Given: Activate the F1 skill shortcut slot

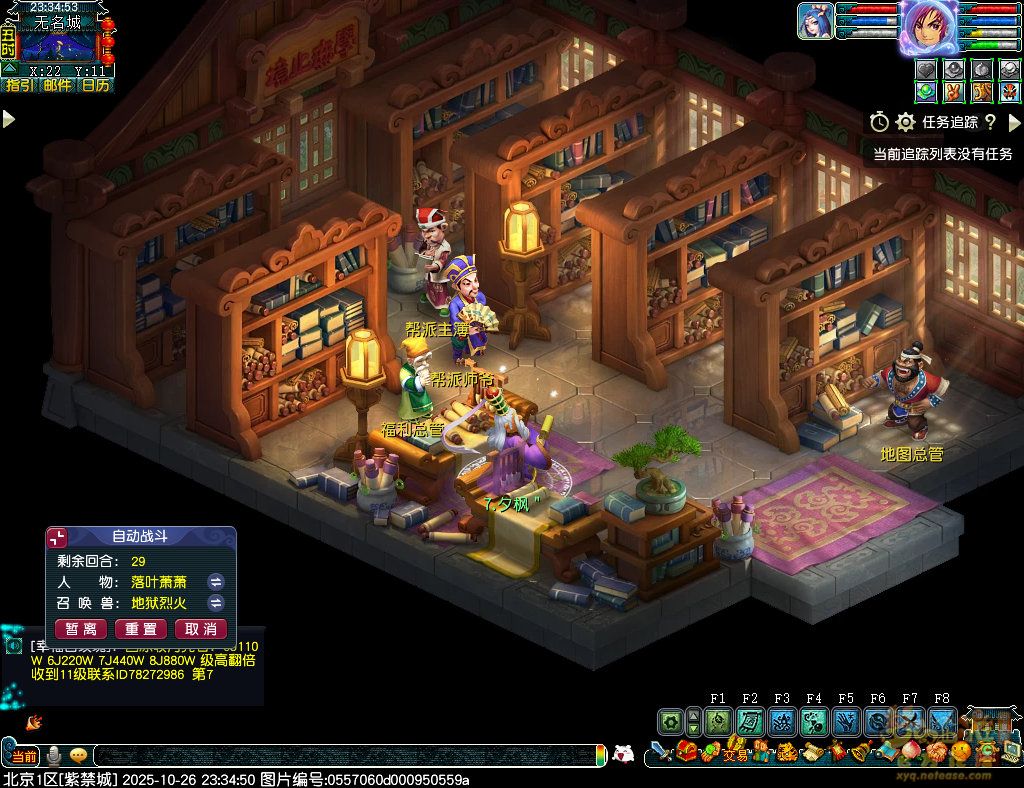Looking at the screenshot, I should 718,721.
